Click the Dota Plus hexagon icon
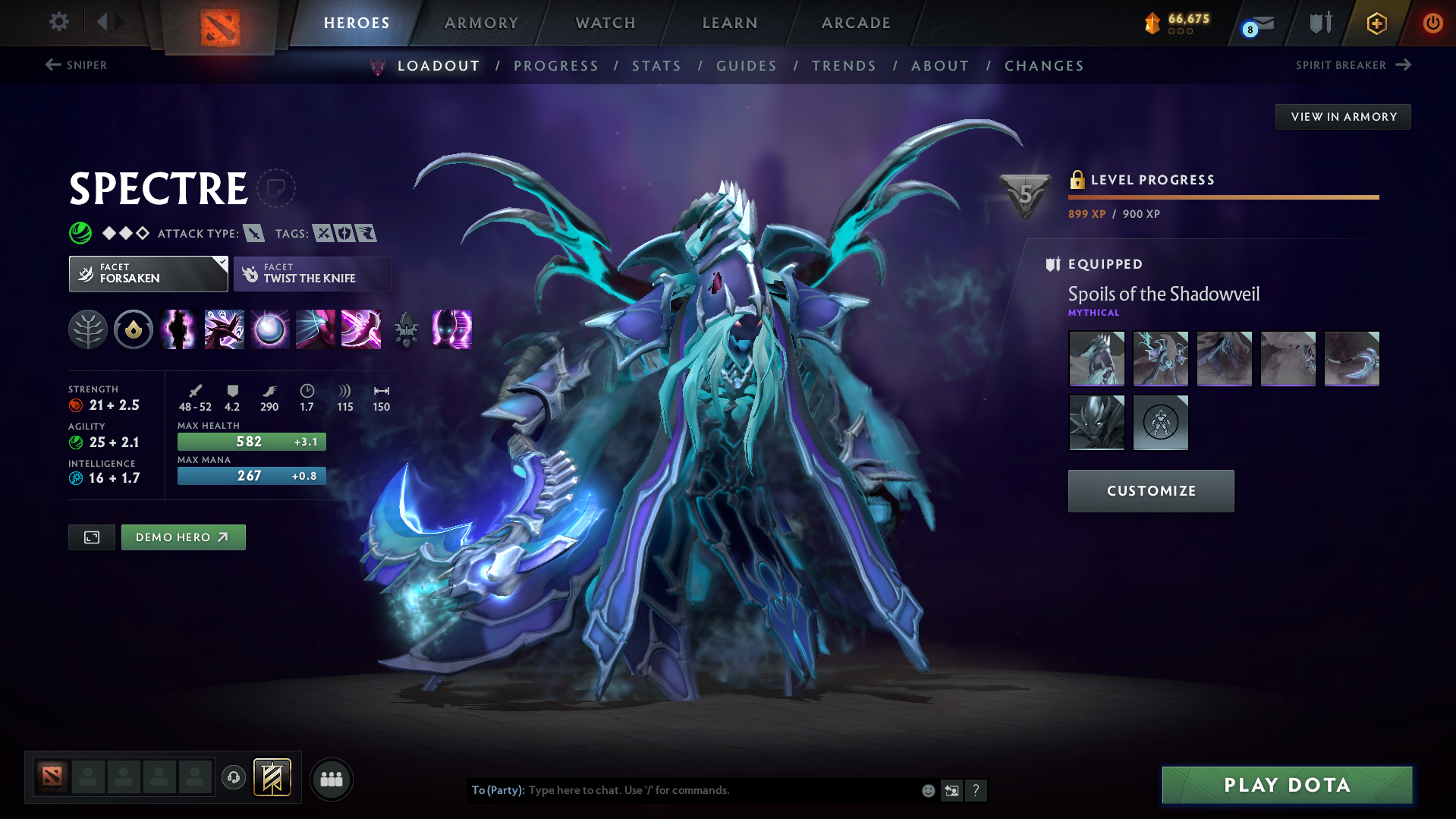The height and width of the screenshot is (819, 1456). click(x=1376, y=24)
